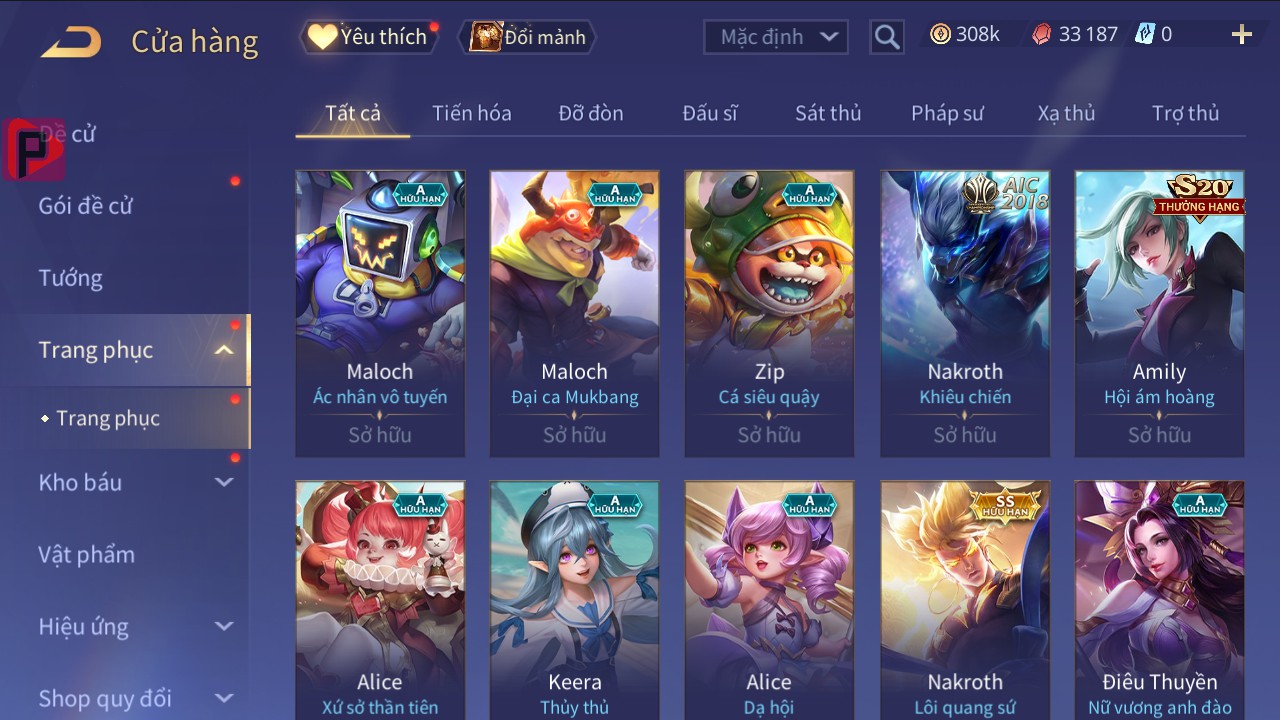Open the Vật phẩm section
Screen dimensions: 1280x720
87,554
